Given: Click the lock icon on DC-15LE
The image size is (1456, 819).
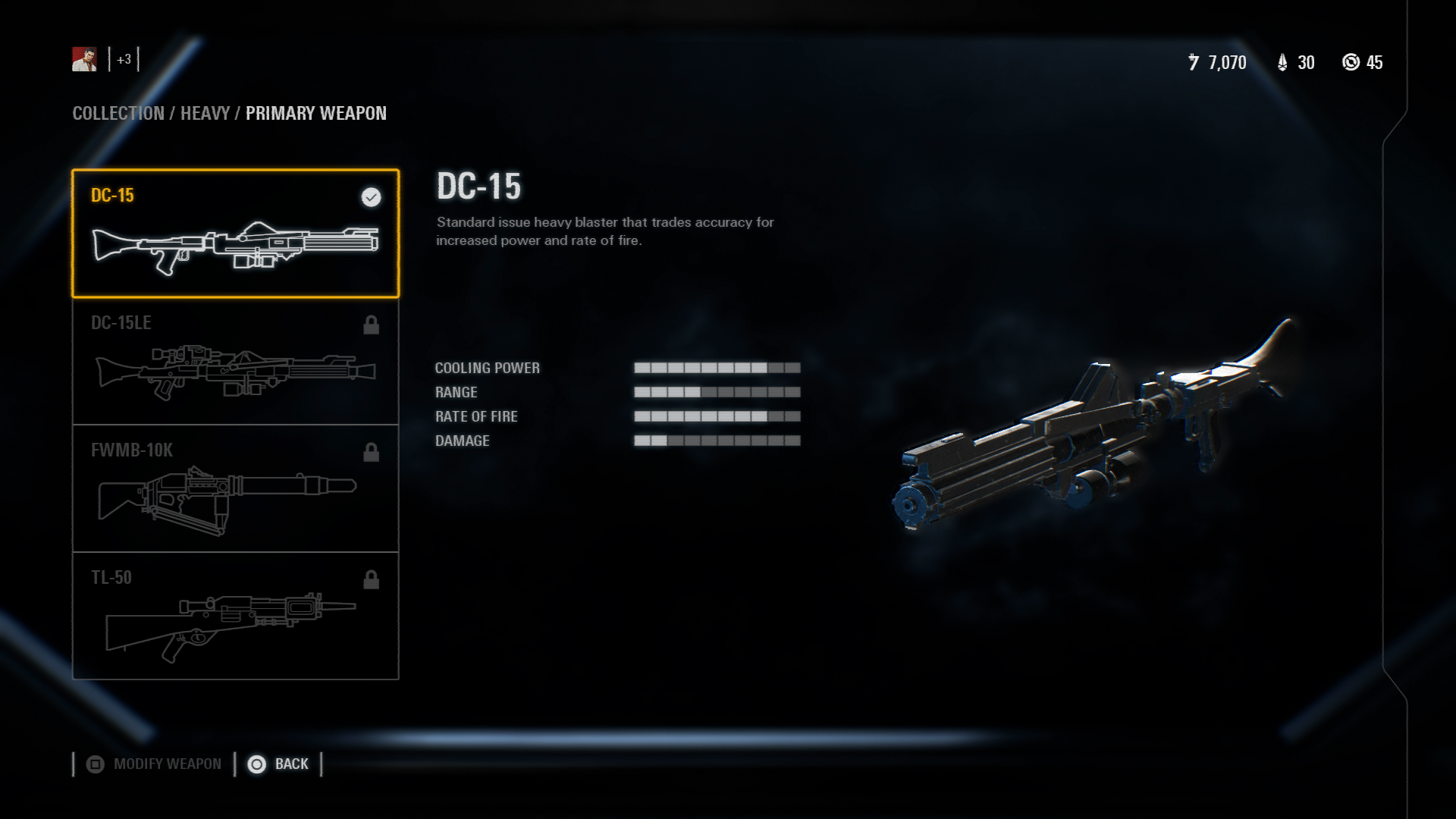Looking at the screenshot, I should click(x=371, y=325).
